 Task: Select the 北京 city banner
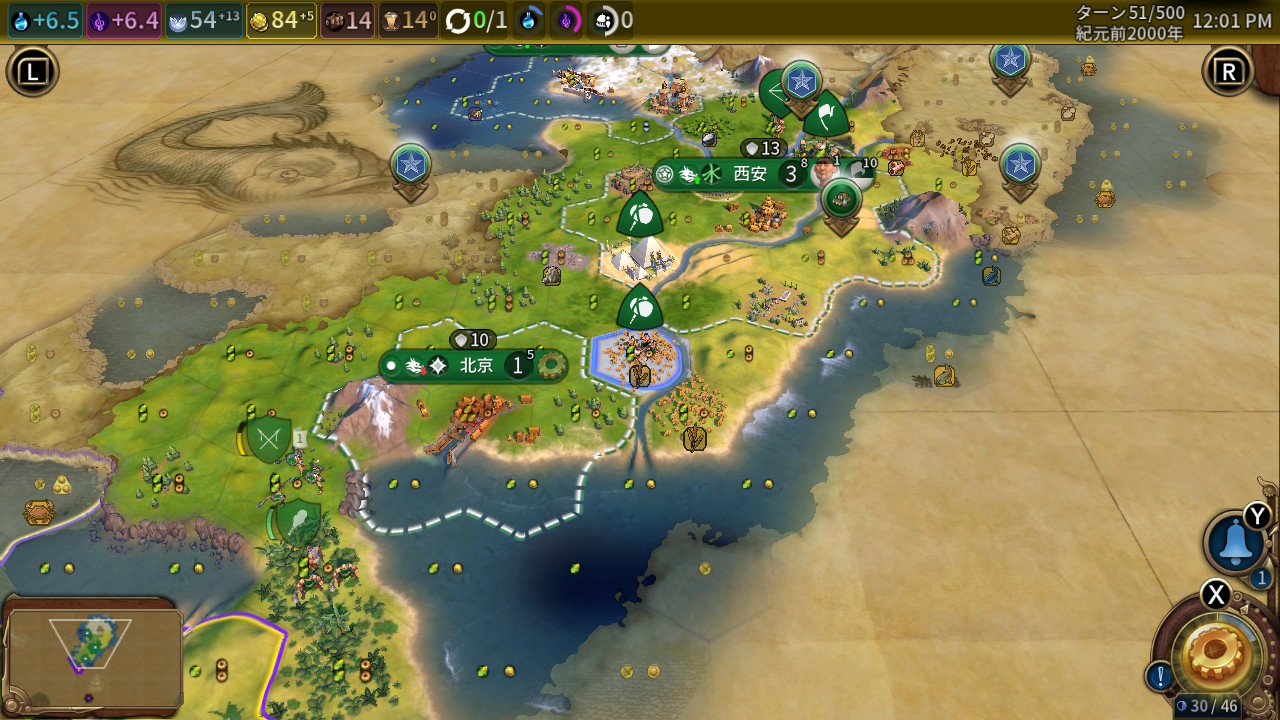(476, 366)
